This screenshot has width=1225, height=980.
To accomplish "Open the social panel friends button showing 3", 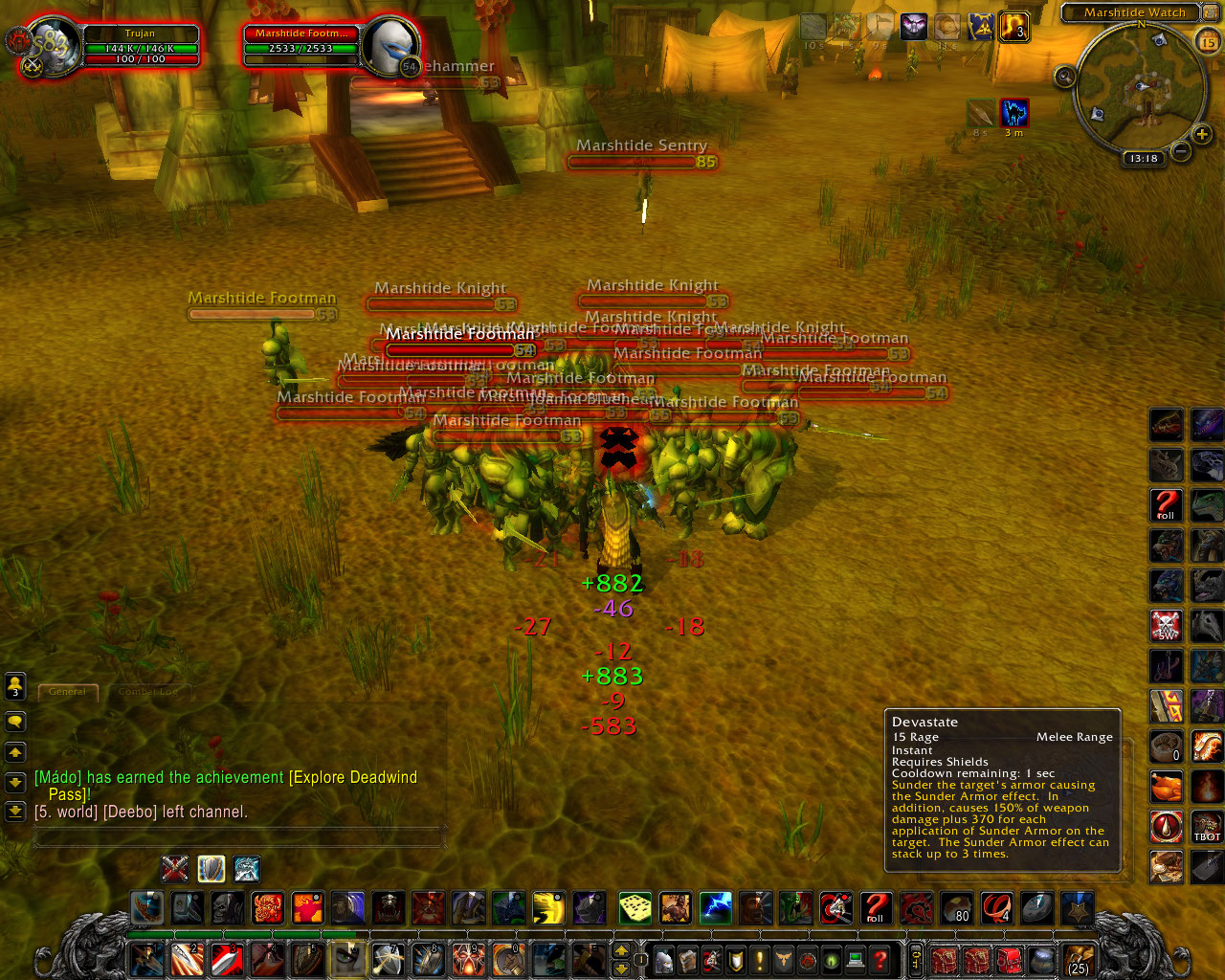I will (15, 686).
